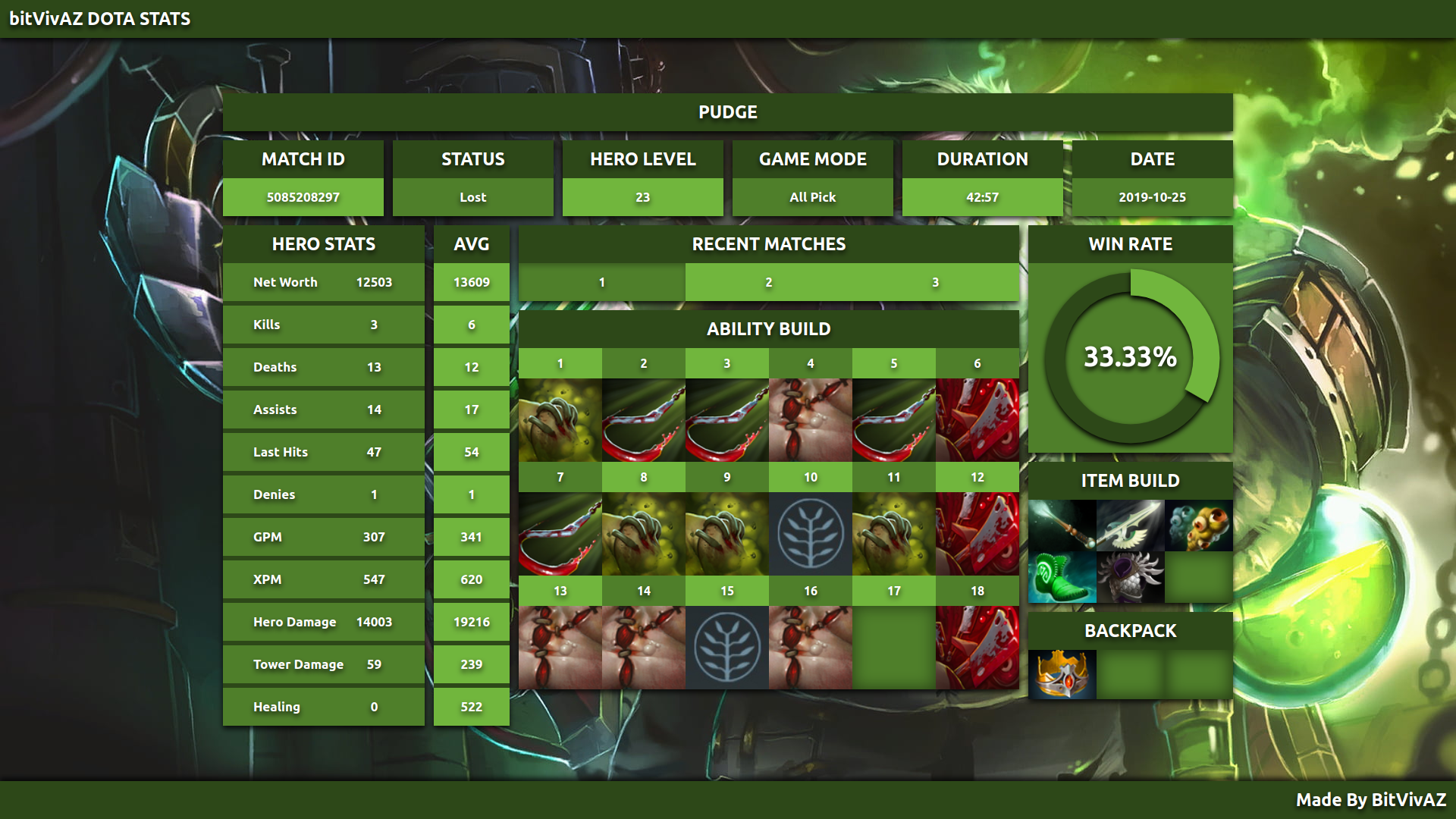Expand the ABILITY BUILD section

tap(769, 329)
